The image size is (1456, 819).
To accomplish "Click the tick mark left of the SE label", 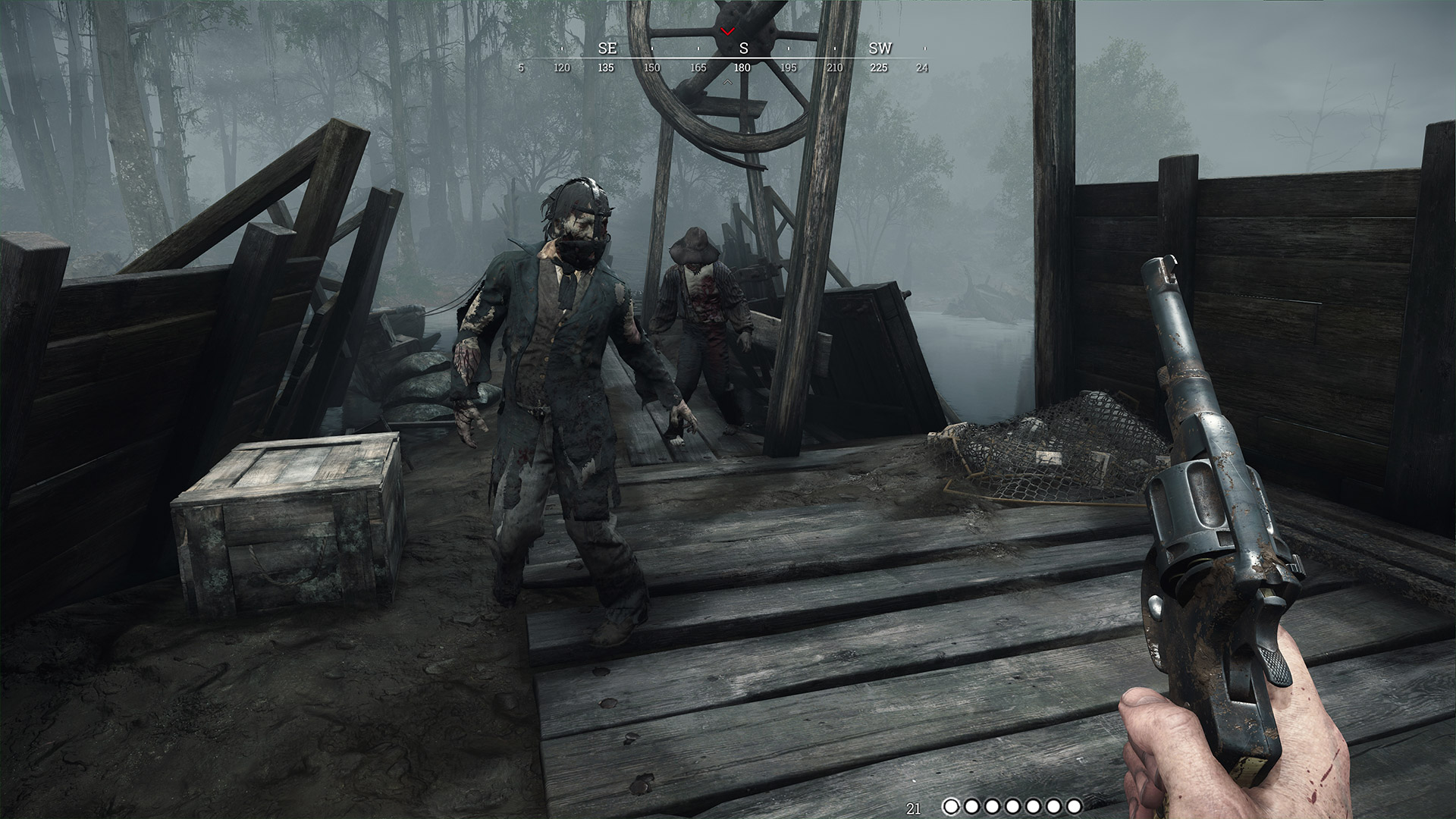I will click(562, 48).
